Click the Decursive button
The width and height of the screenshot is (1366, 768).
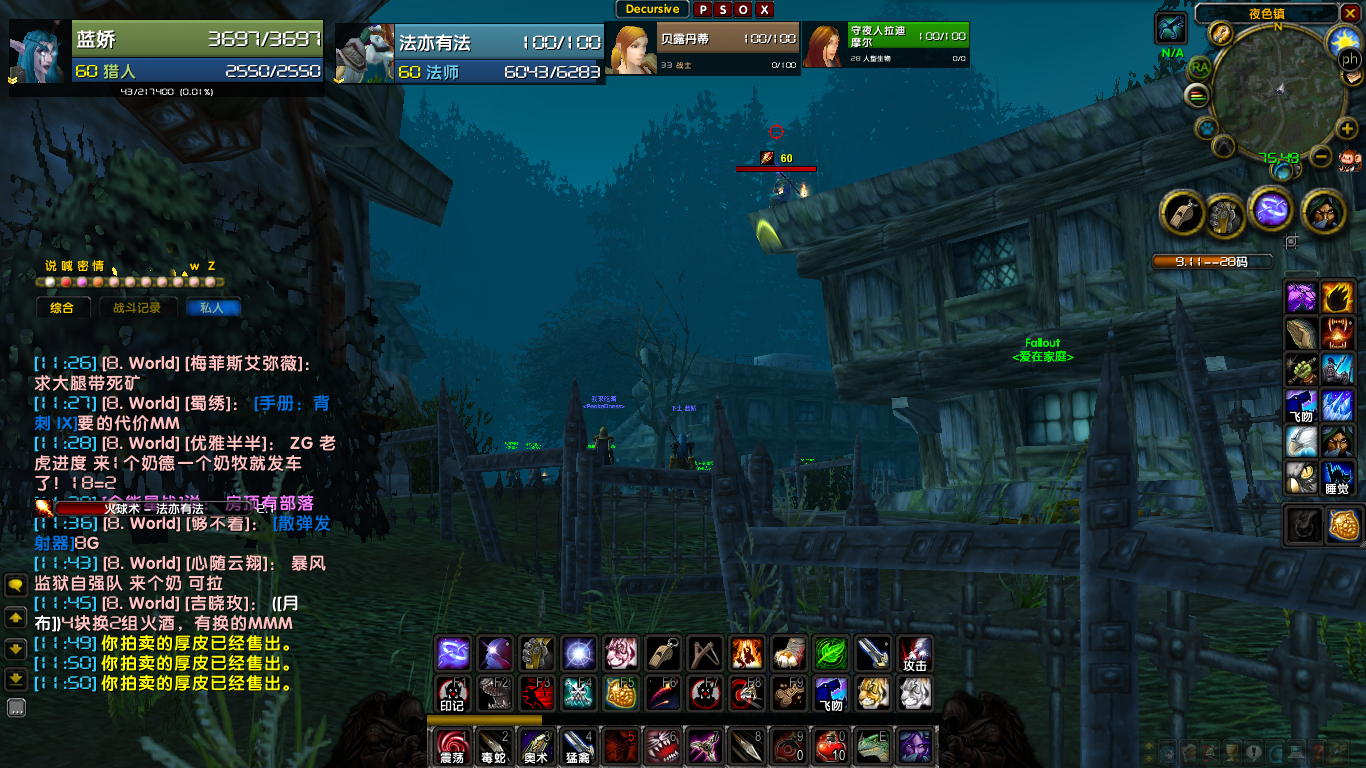[652, 9]
